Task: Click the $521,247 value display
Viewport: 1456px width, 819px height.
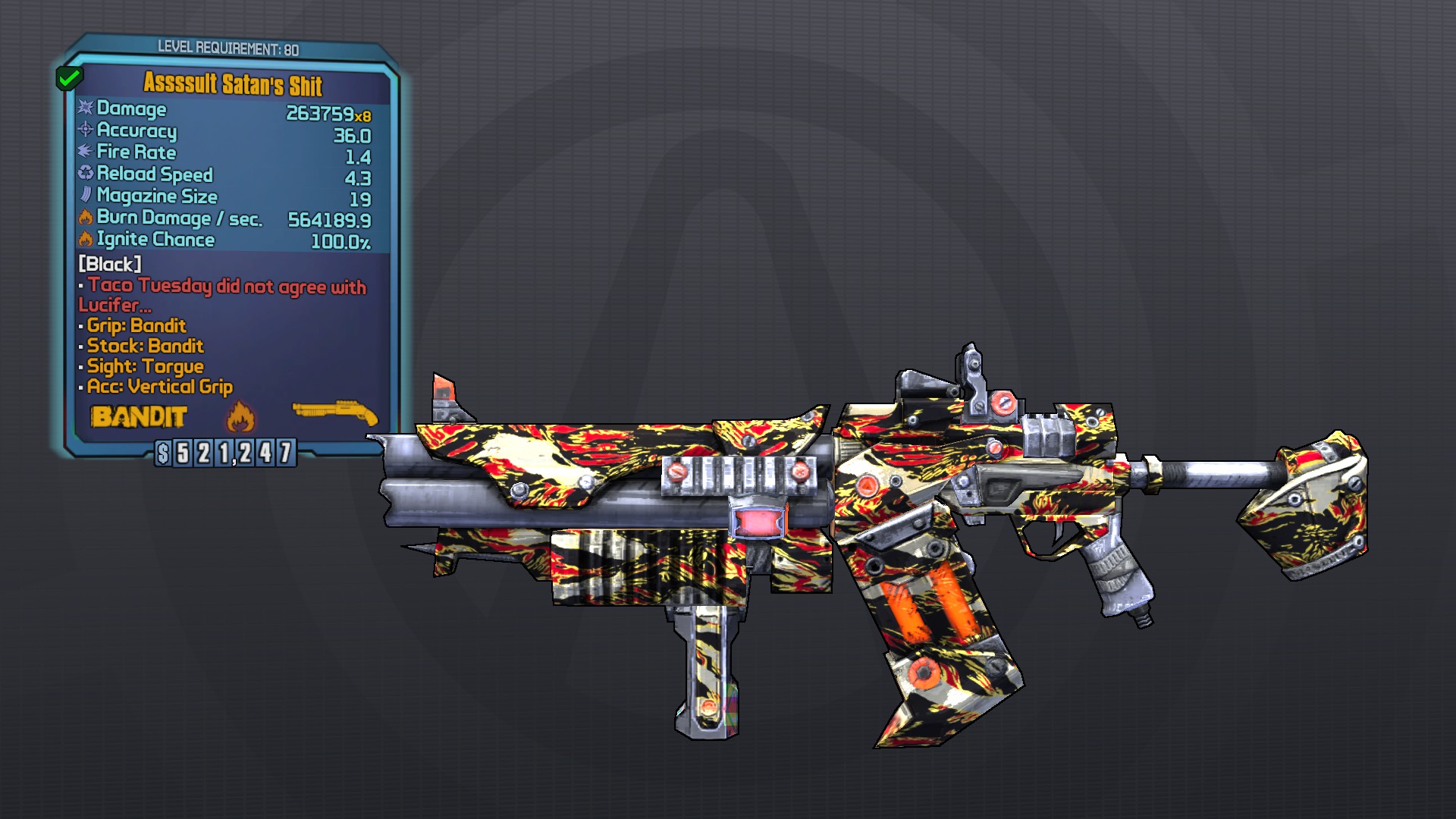Action: coord(225,455)
